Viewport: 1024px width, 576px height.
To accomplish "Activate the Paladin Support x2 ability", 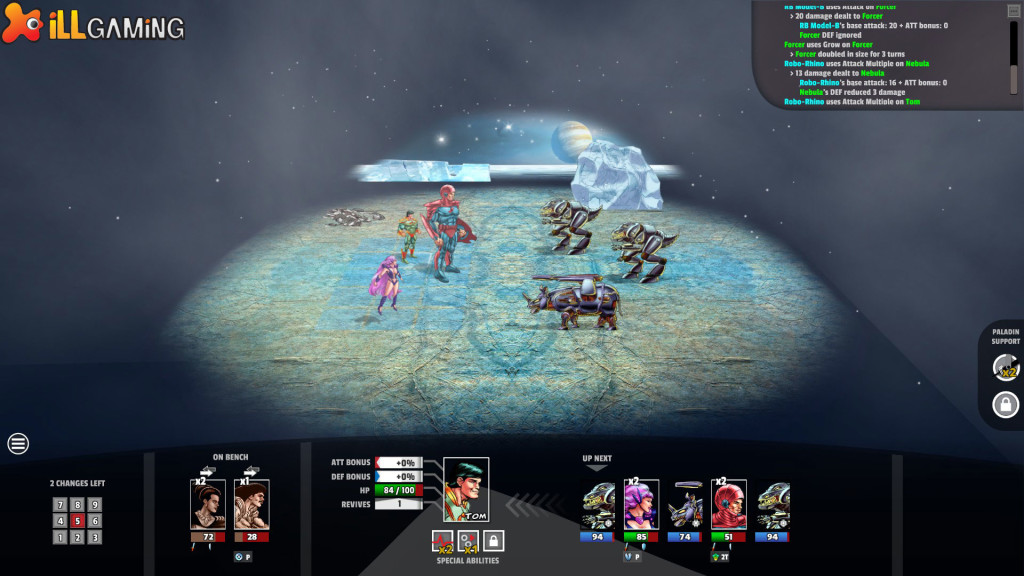I will [1005, 368].
